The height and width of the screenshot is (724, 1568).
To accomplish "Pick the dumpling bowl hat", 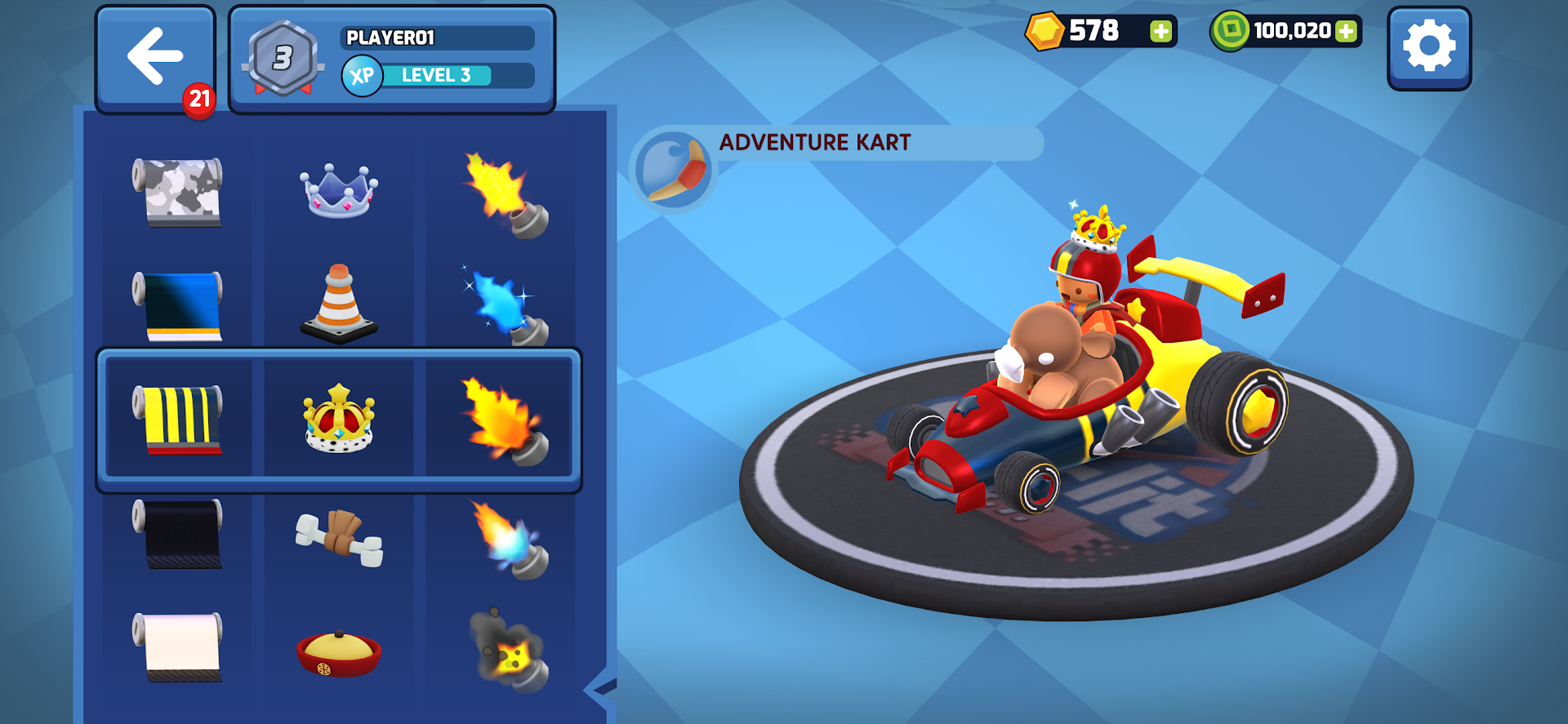I will click(x=339, y=651).
